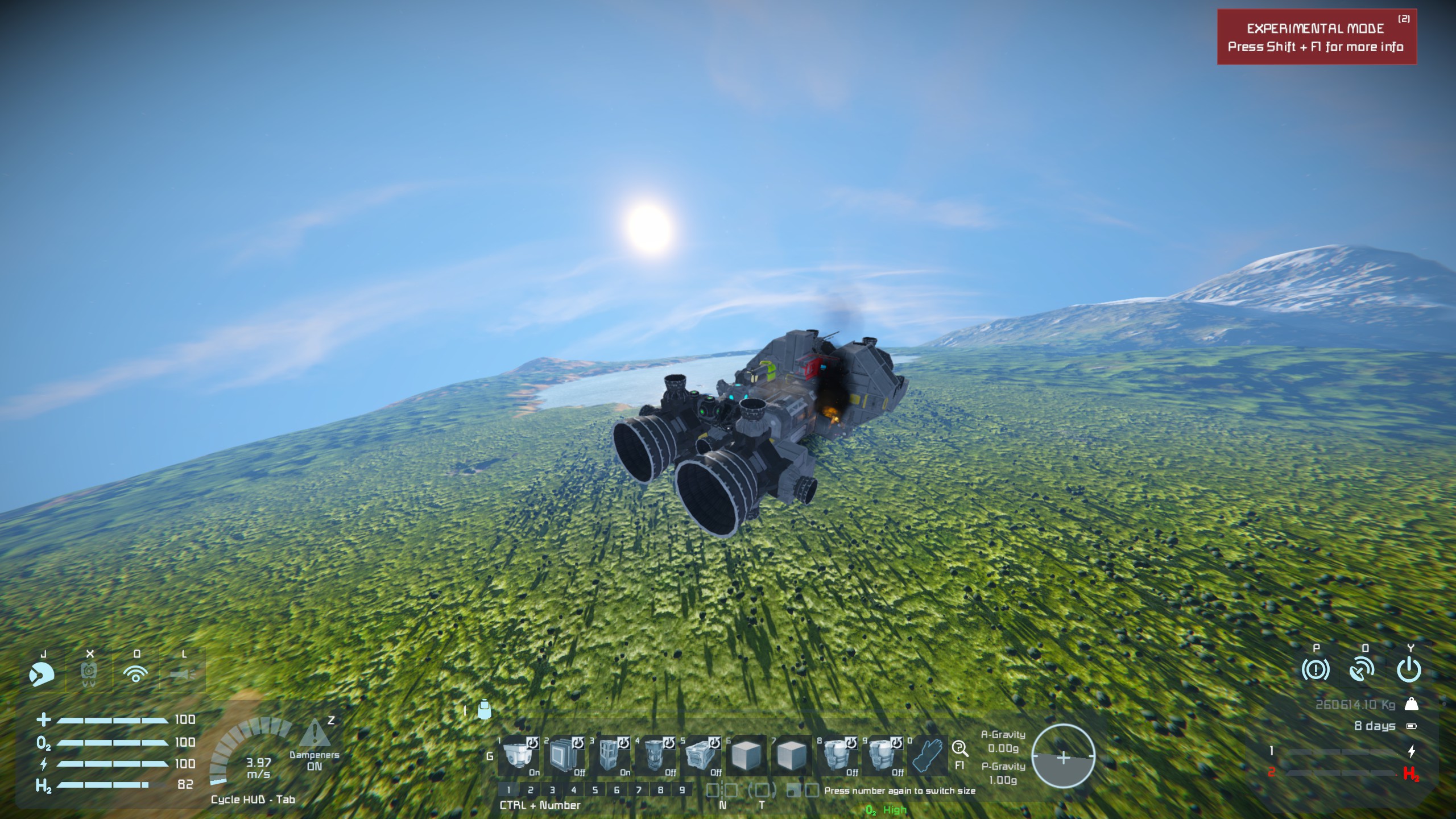The width and height of the screenshot is (1456, 819).
Task: Select the armor cube in slot 6
Action: tap(746, 755)
